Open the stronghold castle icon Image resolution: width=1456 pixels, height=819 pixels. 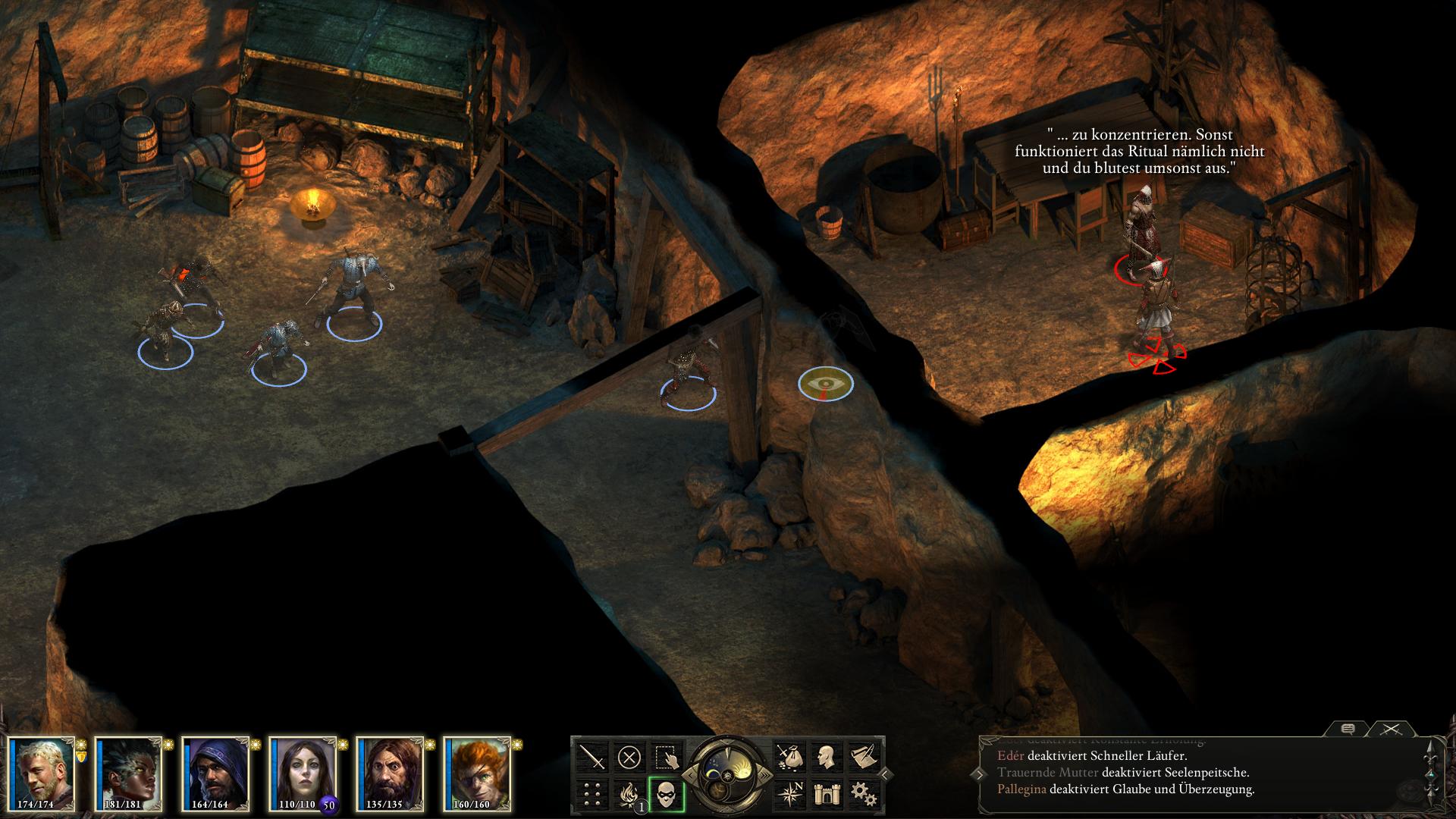(825, 794)
